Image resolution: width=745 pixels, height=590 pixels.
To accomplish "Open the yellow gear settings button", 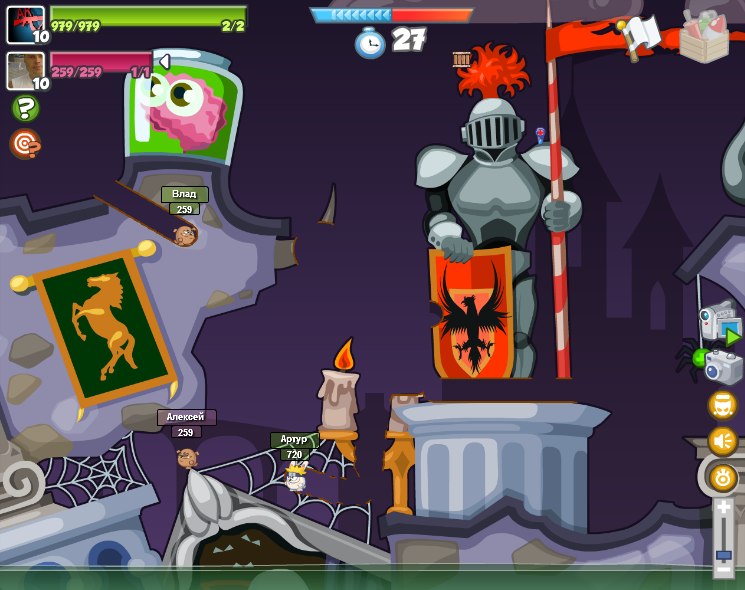I will [723, 477].
